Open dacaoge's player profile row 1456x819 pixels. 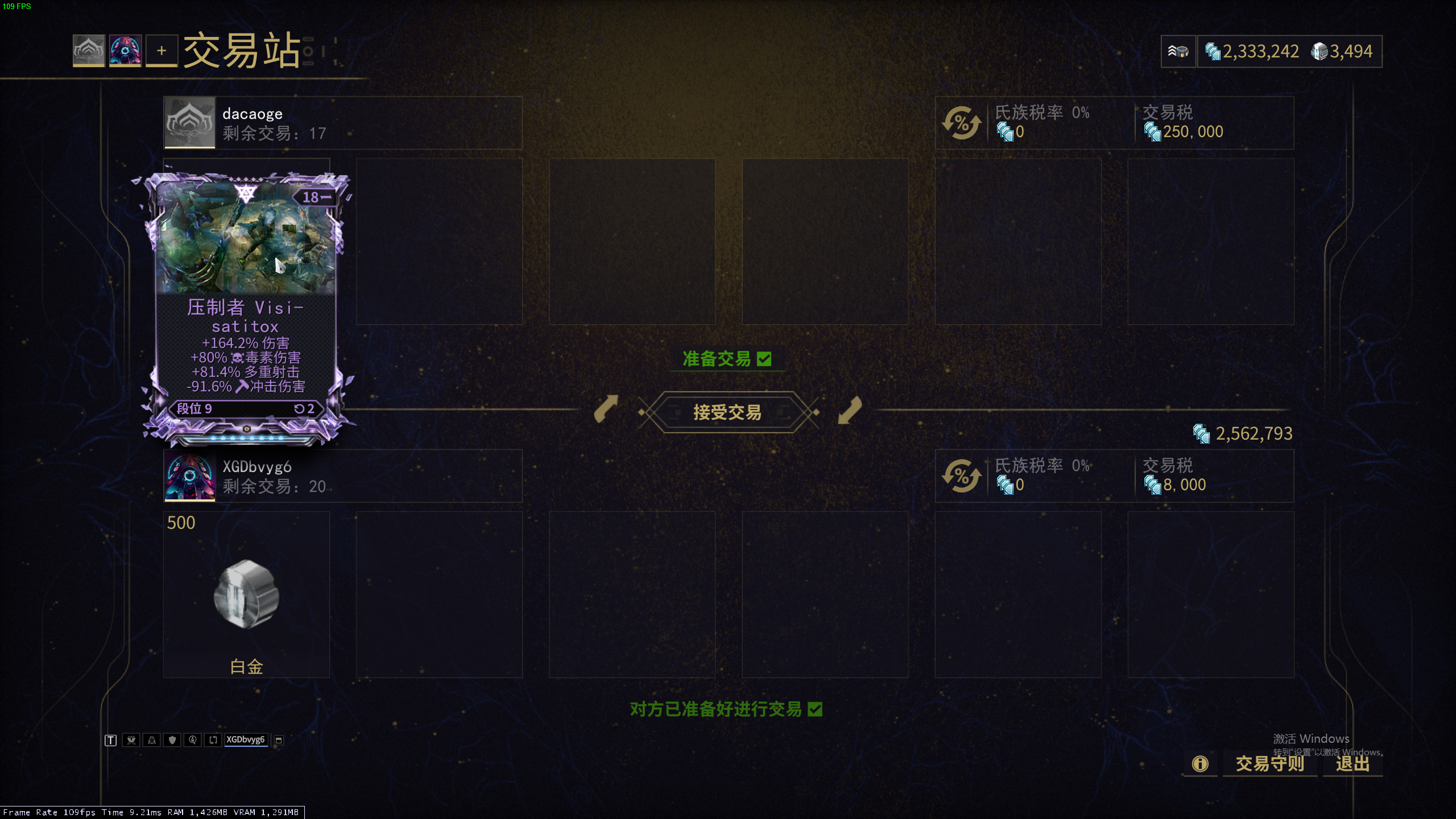point(342,123)
